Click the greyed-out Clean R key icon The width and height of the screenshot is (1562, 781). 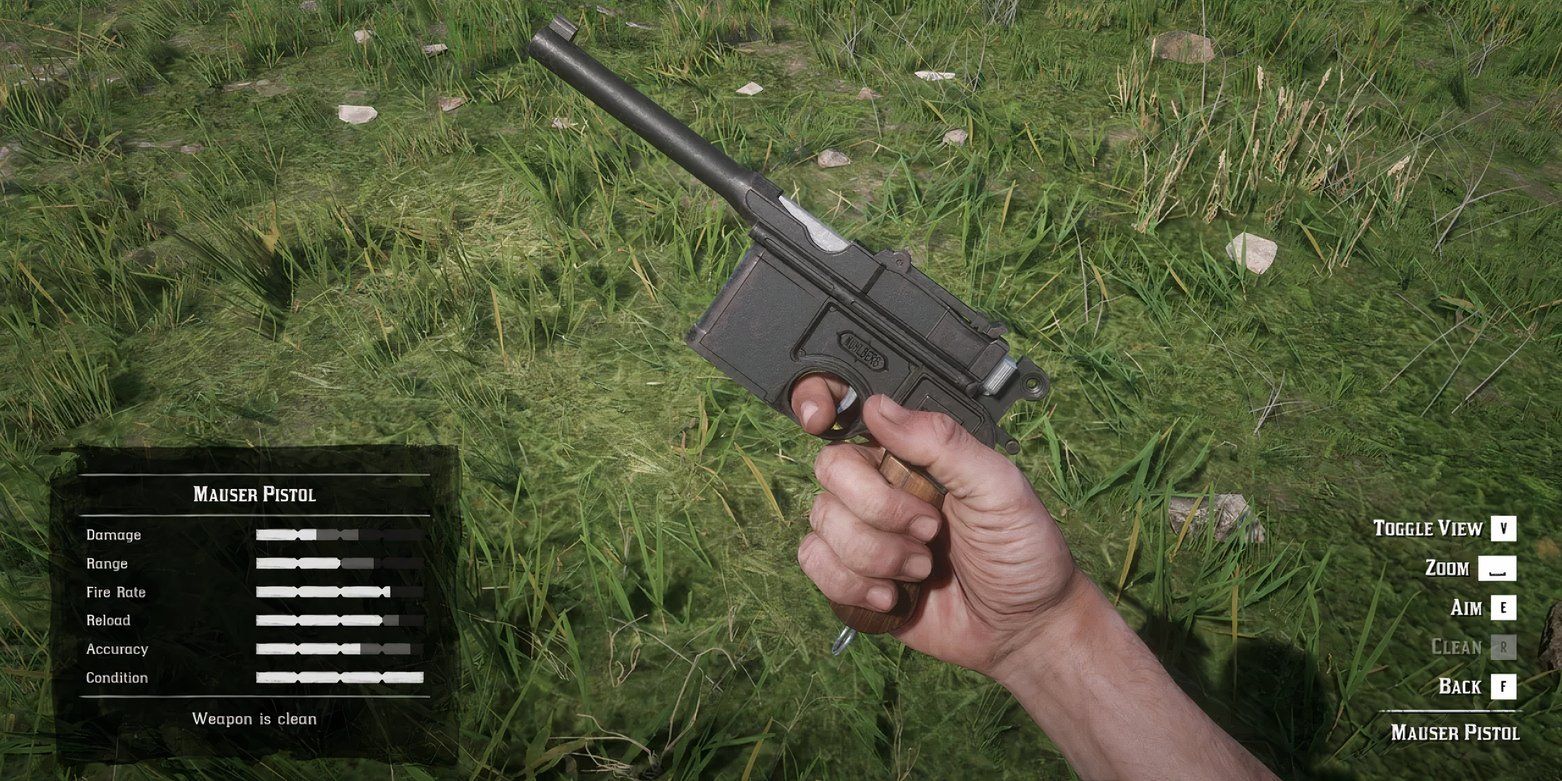[1502, 647]
